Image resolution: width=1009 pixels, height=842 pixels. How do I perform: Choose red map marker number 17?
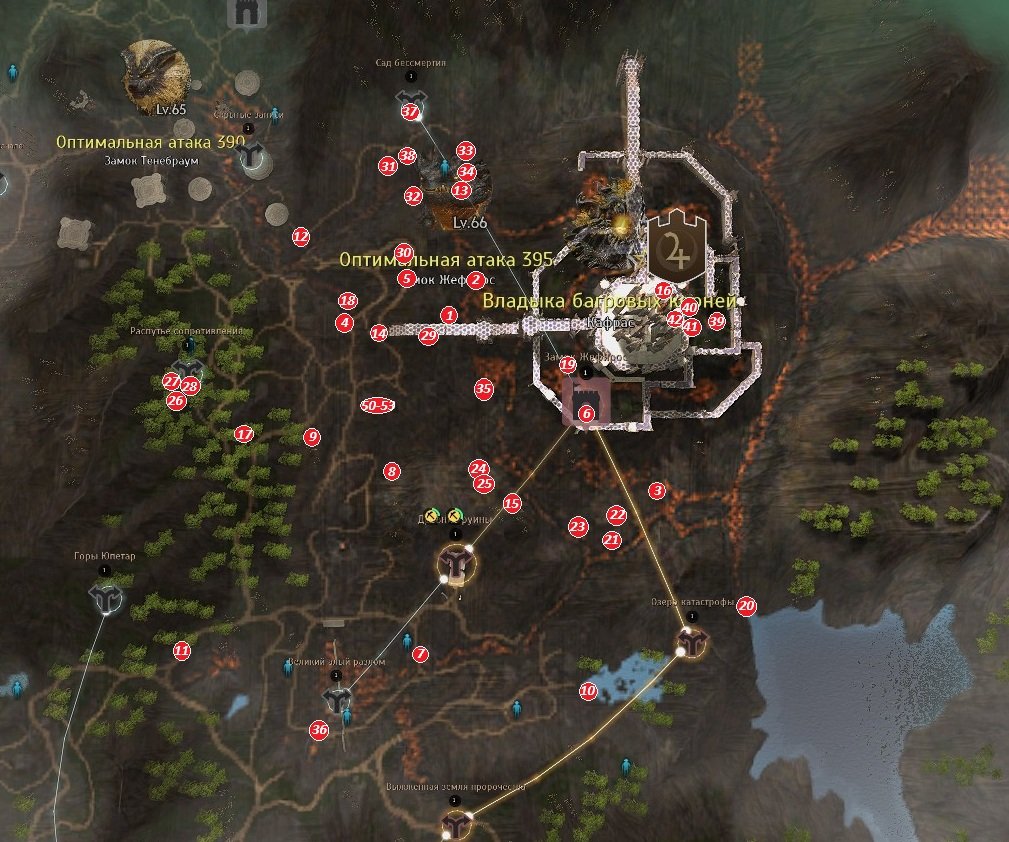tap(244, 434)
